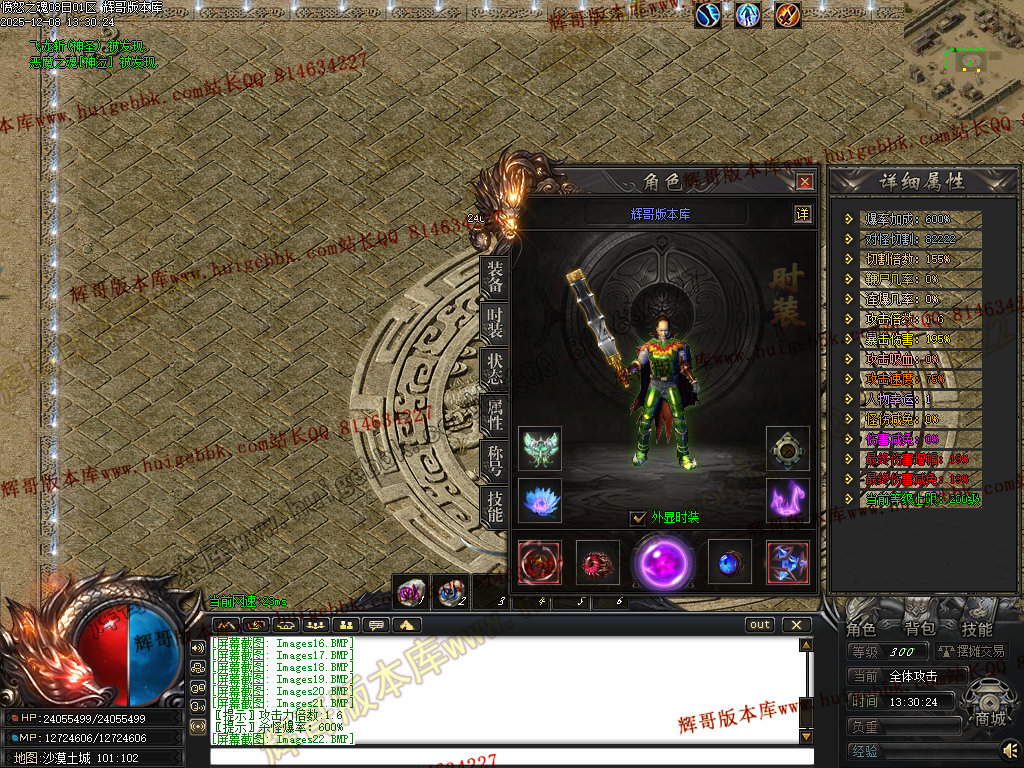Screen dimensions: 1024x768
Task: Open the 状态 status tab
Action: 494,369
